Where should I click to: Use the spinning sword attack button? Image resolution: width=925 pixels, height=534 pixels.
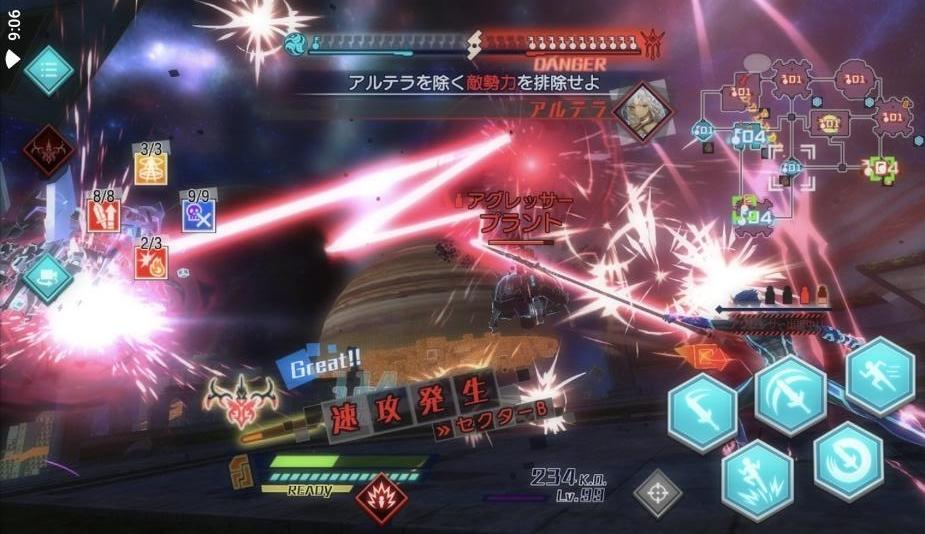tap(848, 460)
